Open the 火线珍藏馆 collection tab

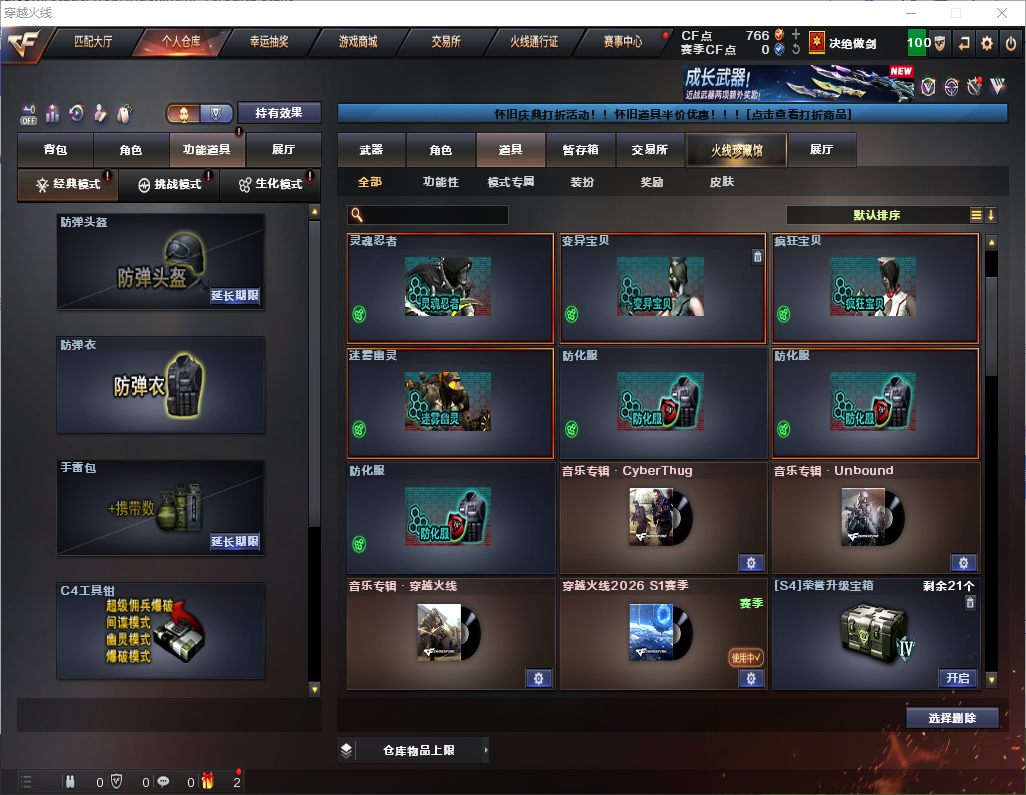[736, 150]
